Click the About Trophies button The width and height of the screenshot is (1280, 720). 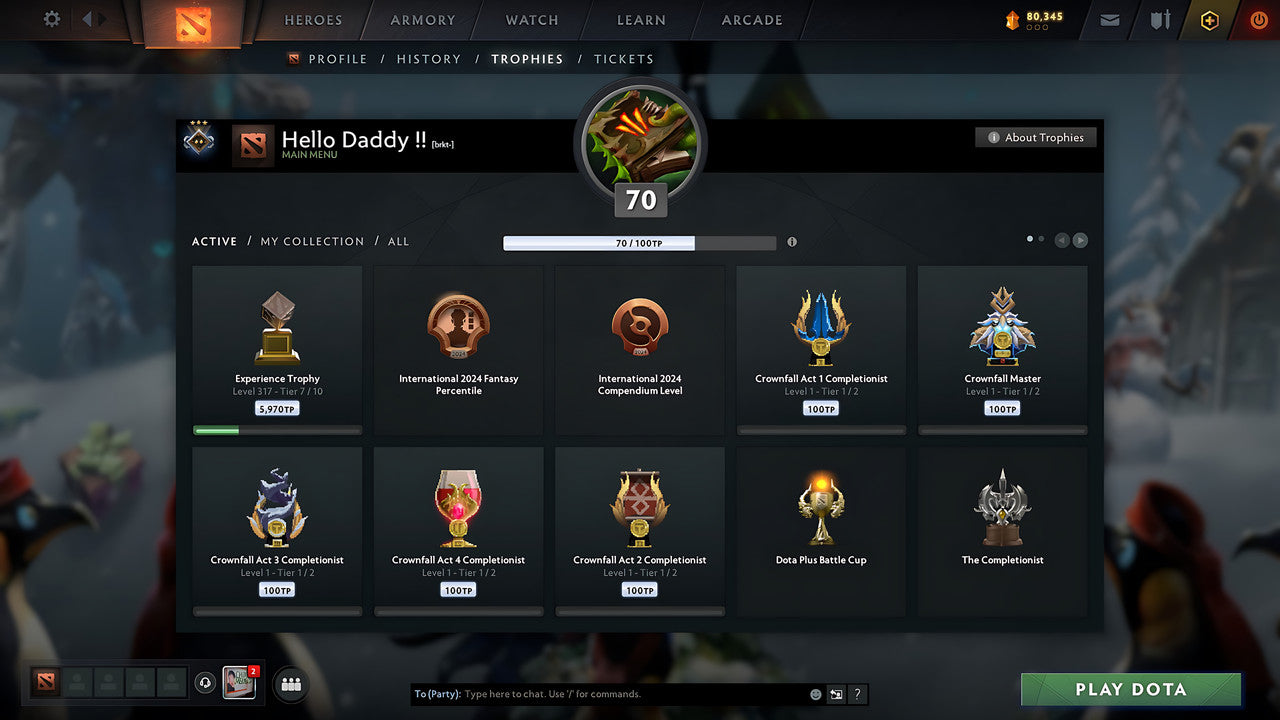click(x=1035, y=138)
